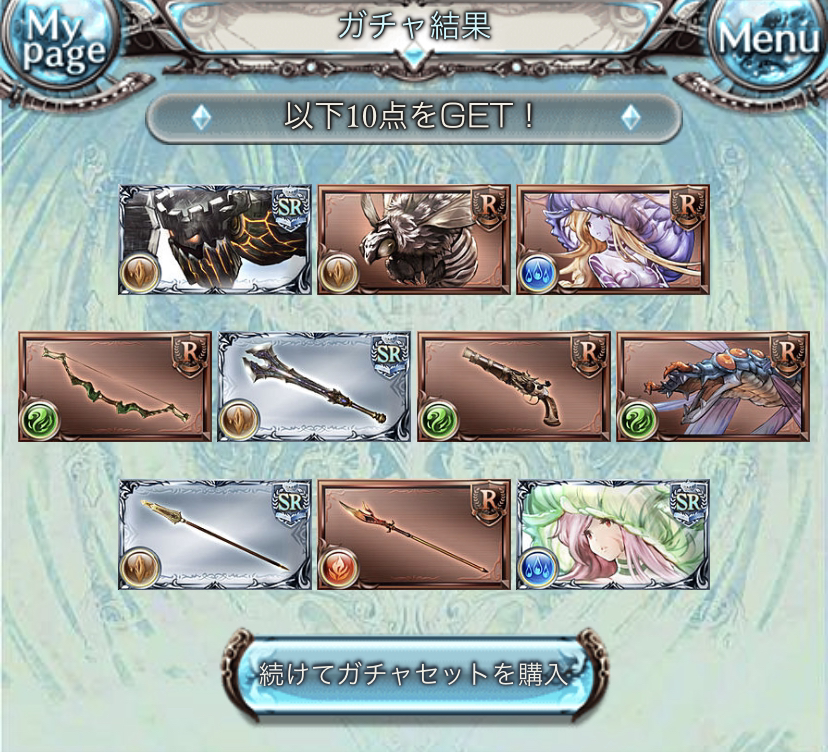The width and height of the screenshot is (828, 752).
Task: Select the SR golden spear card
Action: click(x=215, y=534)
